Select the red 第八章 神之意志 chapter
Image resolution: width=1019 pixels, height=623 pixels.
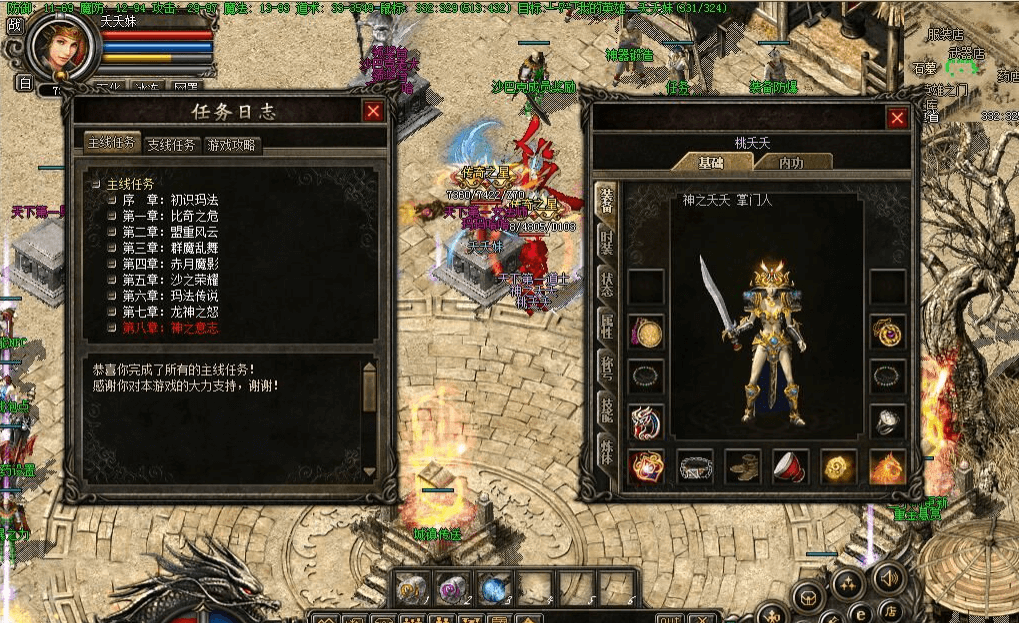click(170, 328)
